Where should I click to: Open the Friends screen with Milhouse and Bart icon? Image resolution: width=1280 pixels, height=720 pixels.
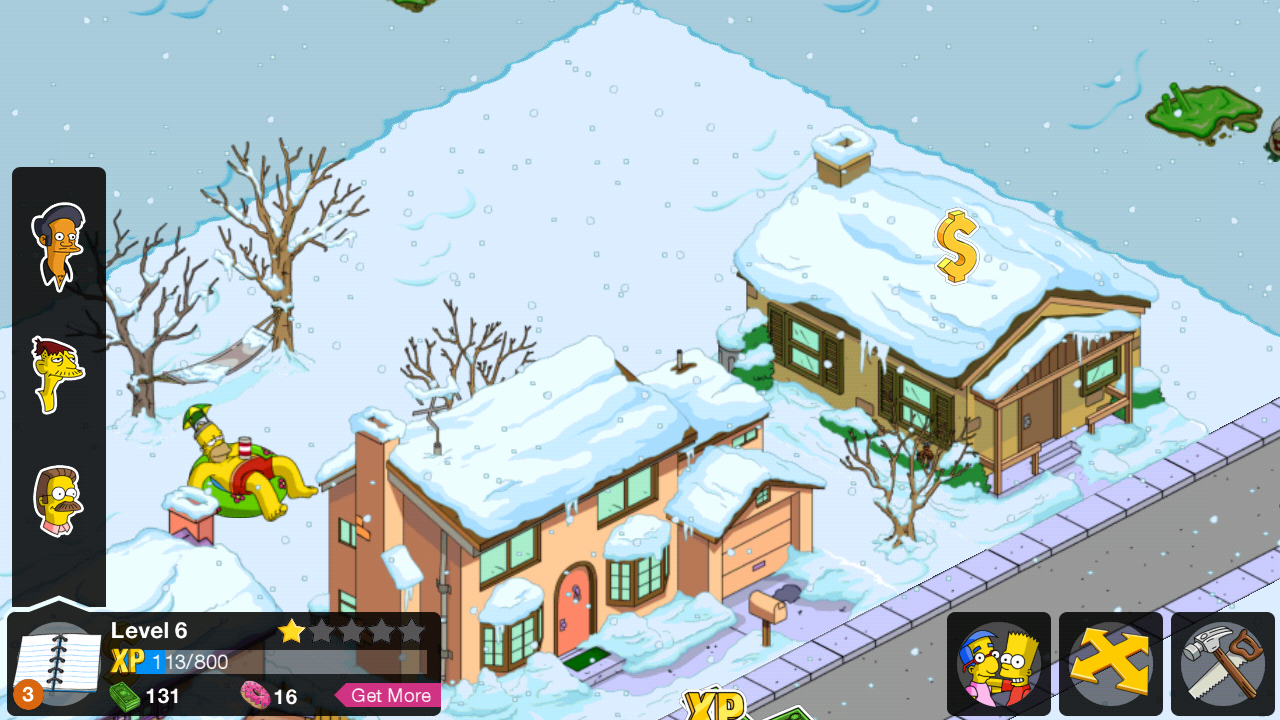point(998,663)
